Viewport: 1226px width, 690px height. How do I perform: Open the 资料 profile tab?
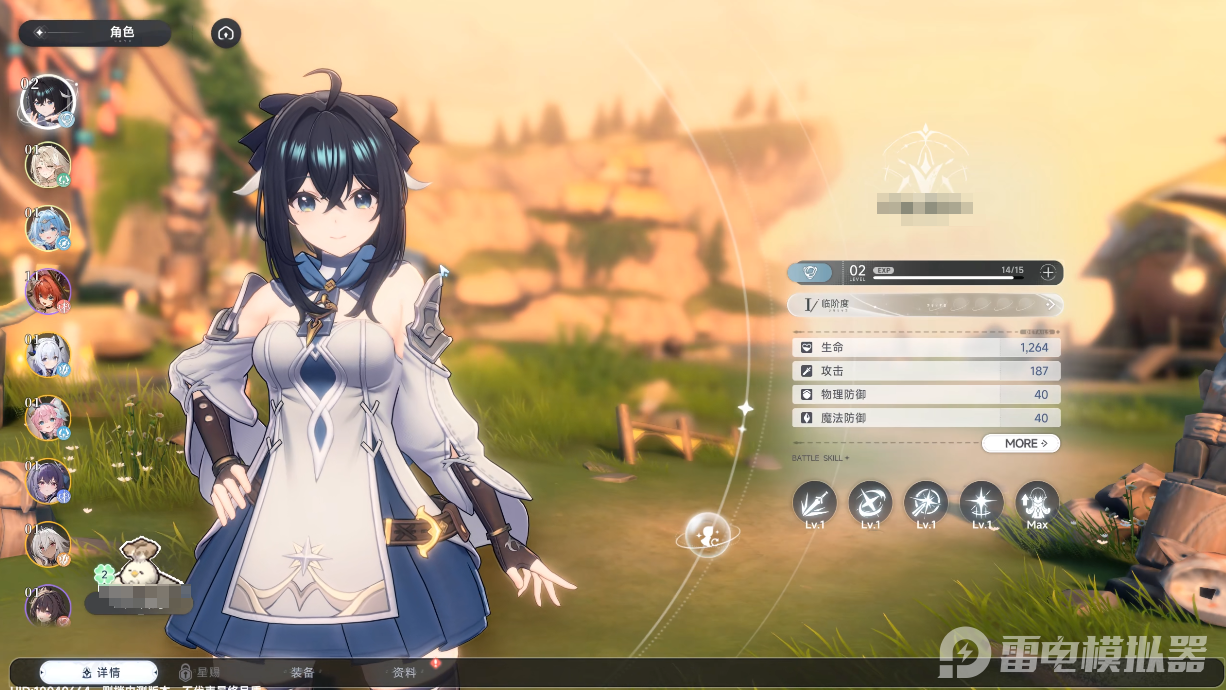coord(404,672)
